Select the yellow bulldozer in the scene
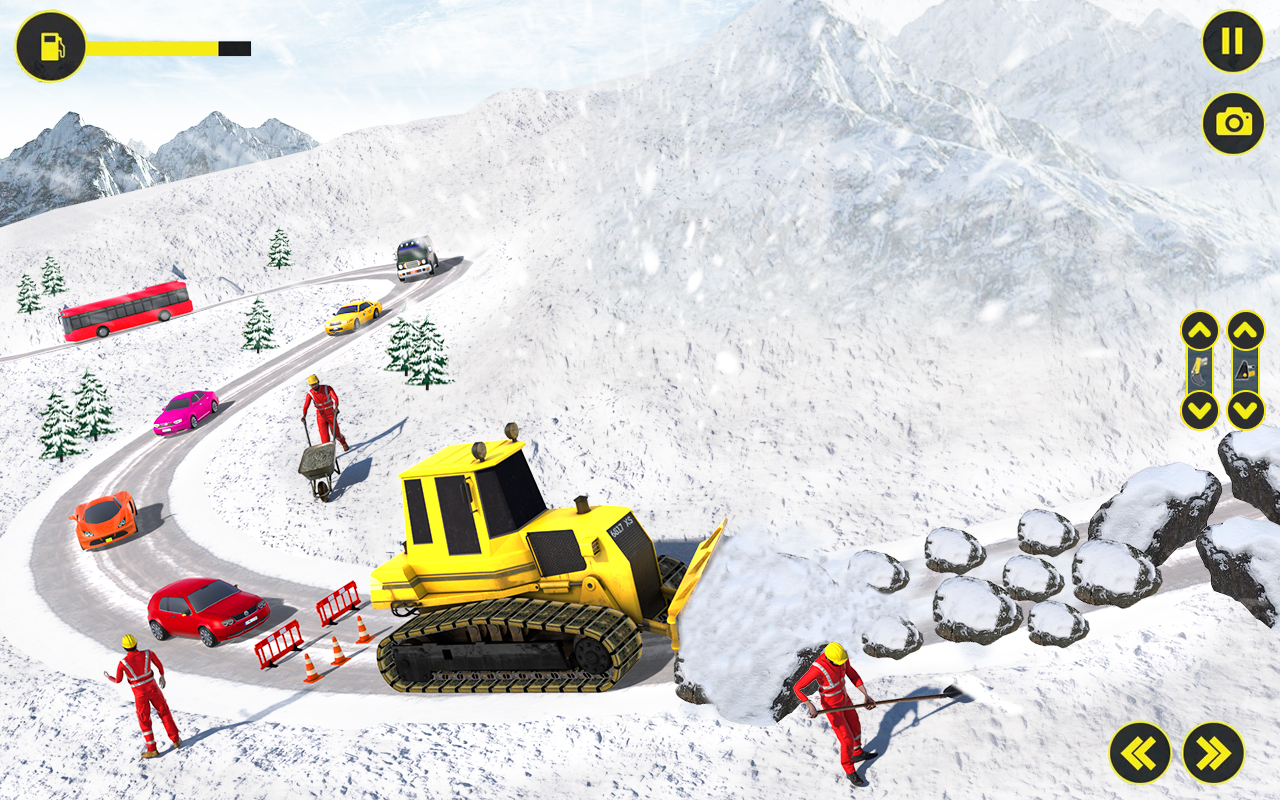Screen dimensions: 1280x800 click(x=520, y=560)
